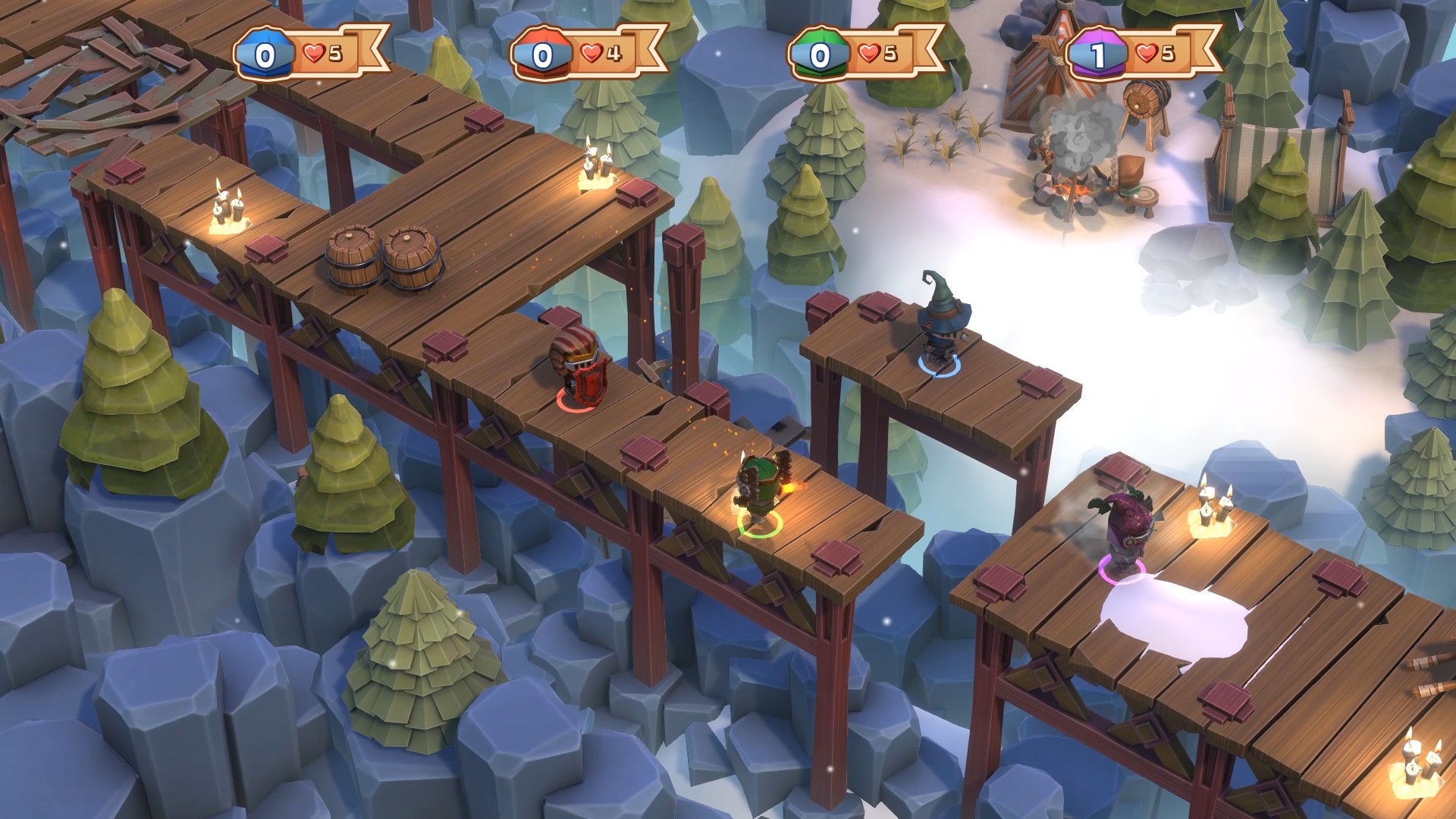Viewport: 1456px width, 819px height.
Task: Select the heart icon on the green banner
Action: (869, 52)
